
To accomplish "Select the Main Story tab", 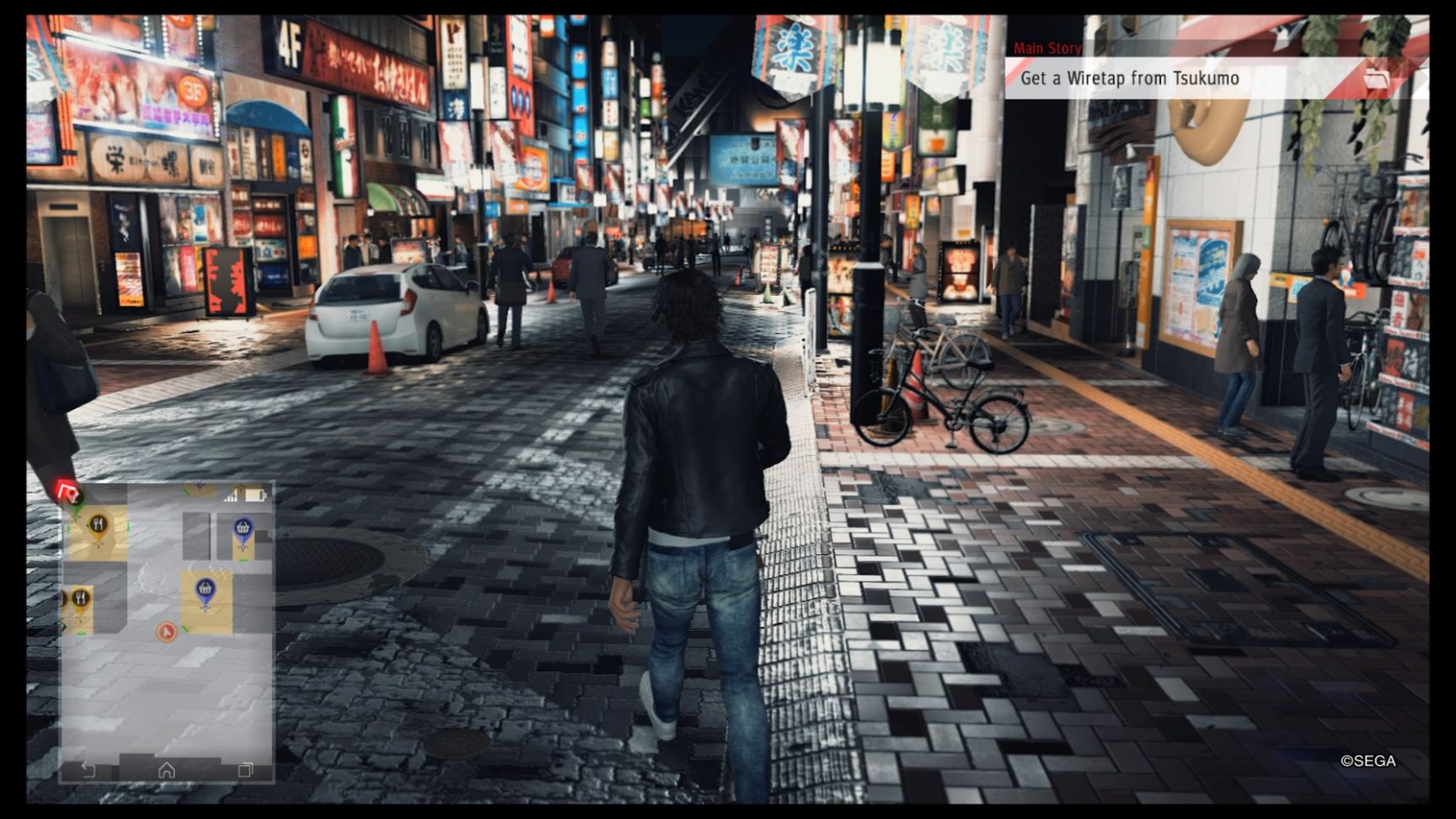I will (x=1047, y=48).
